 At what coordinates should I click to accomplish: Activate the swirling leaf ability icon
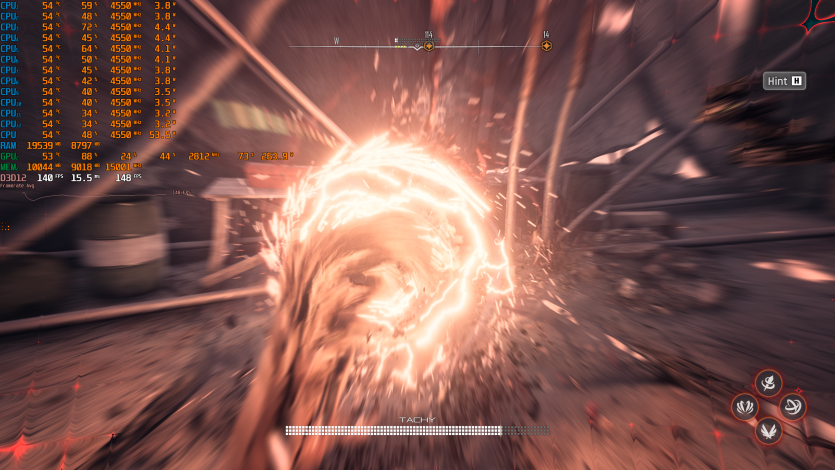pos(768,382)
